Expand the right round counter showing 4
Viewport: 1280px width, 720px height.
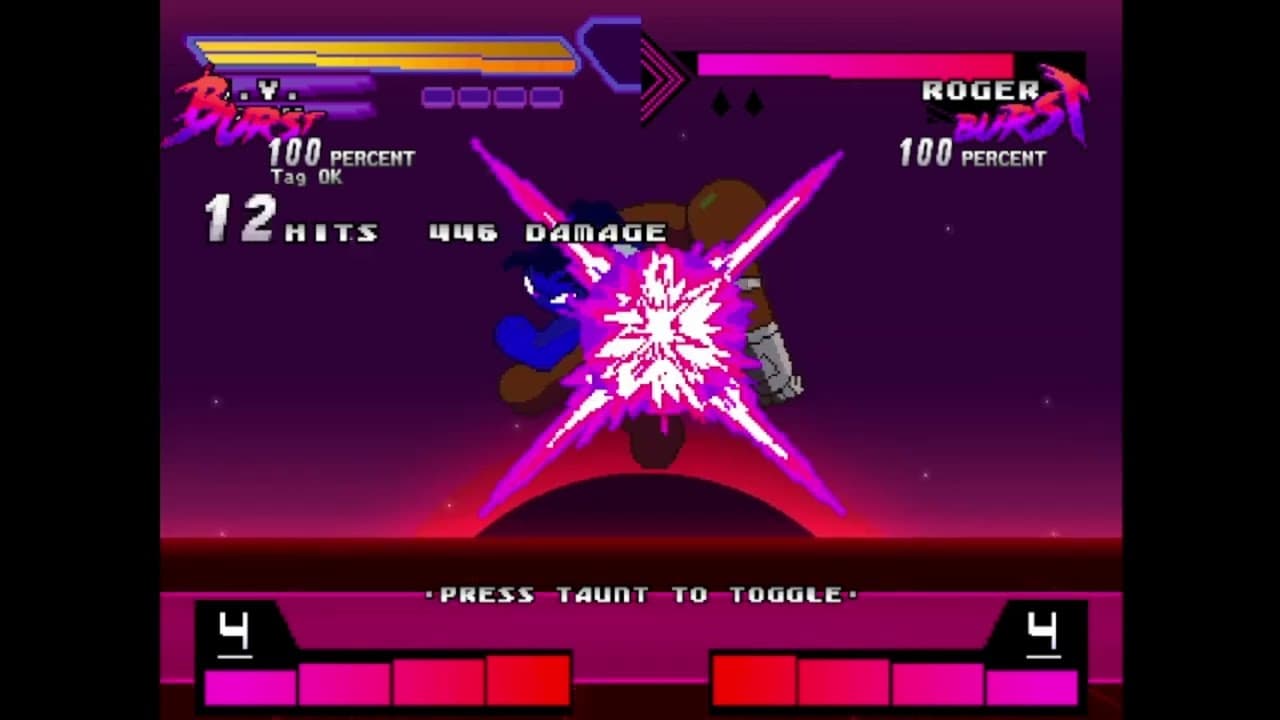[1043, 633]
